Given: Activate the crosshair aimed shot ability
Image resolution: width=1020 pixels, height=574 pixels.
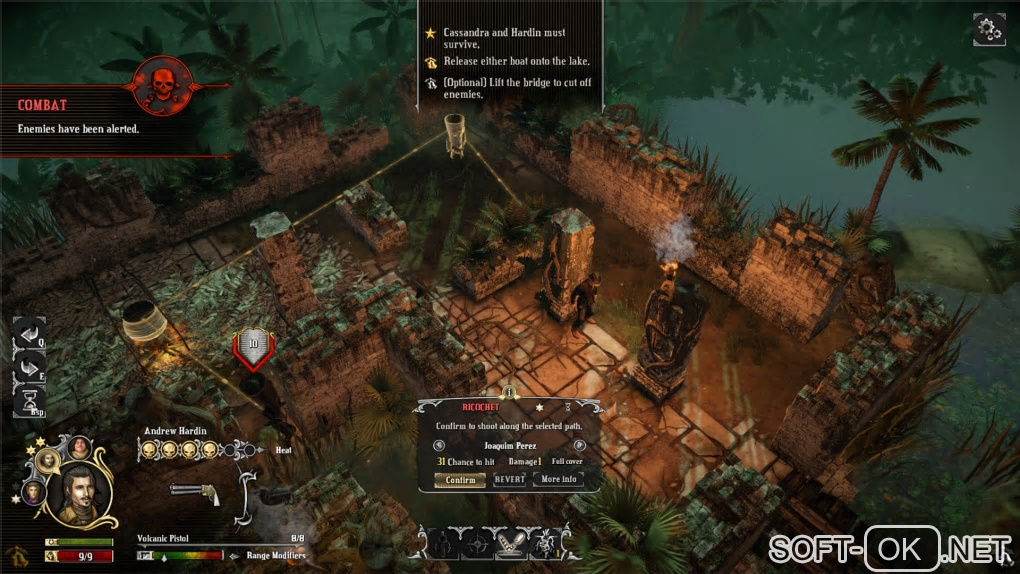Looking at the screenshot, I should click(x=476, y=543).
